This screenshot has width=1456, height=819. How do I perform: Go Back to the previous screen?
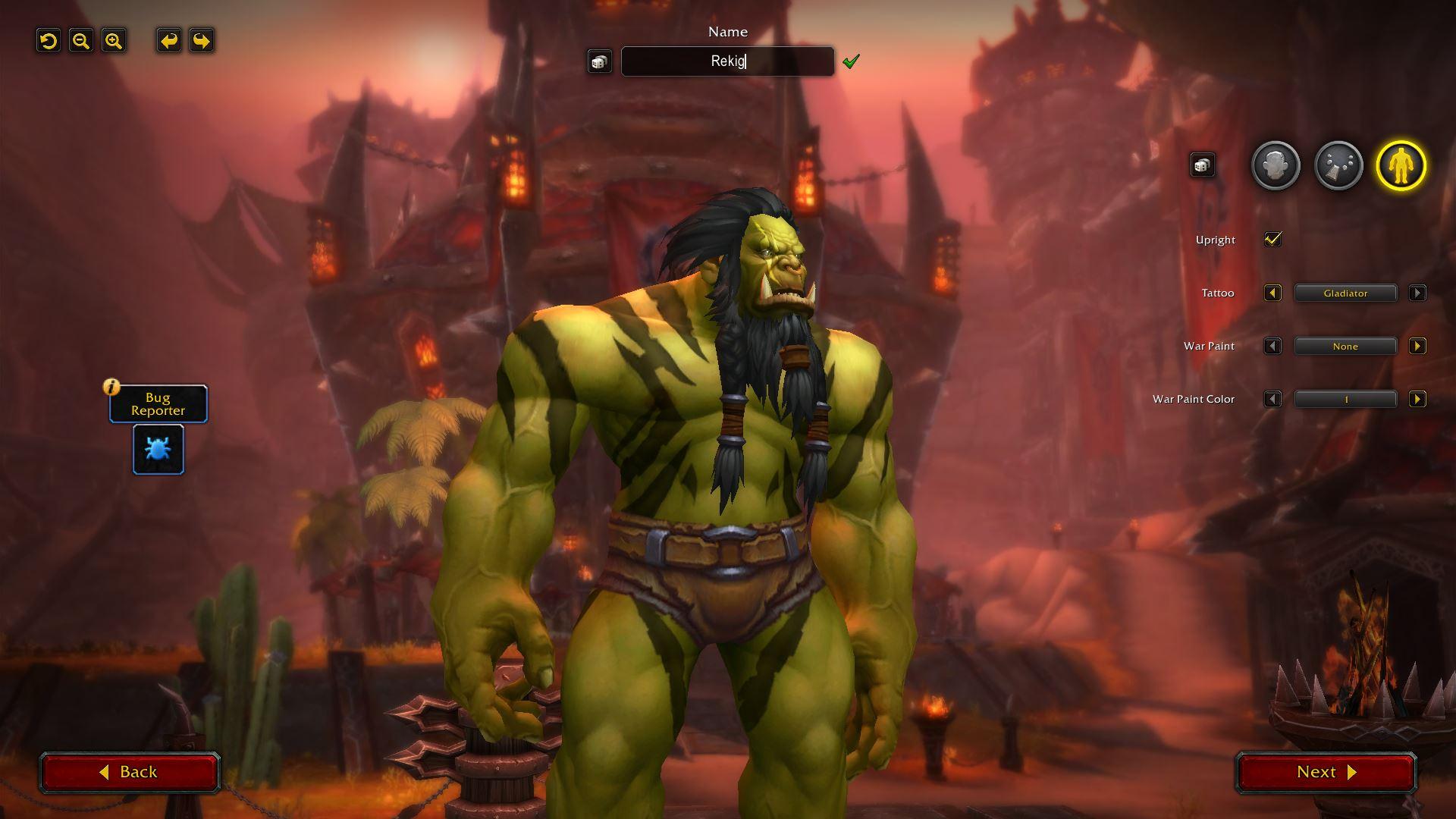click(x=130, y=772)
